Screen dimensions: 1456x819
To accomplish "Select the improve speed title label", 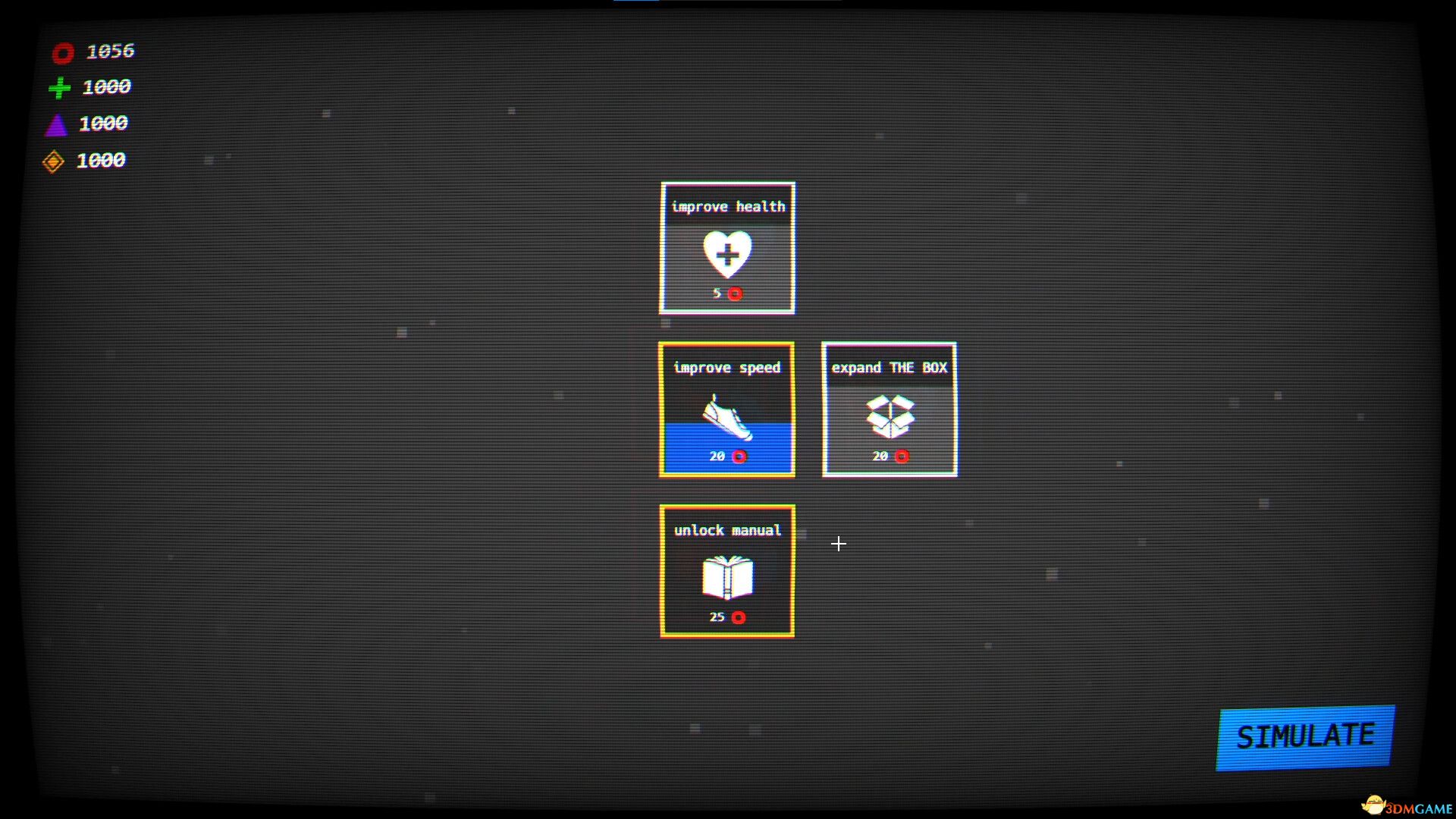I will coord(728,368).
